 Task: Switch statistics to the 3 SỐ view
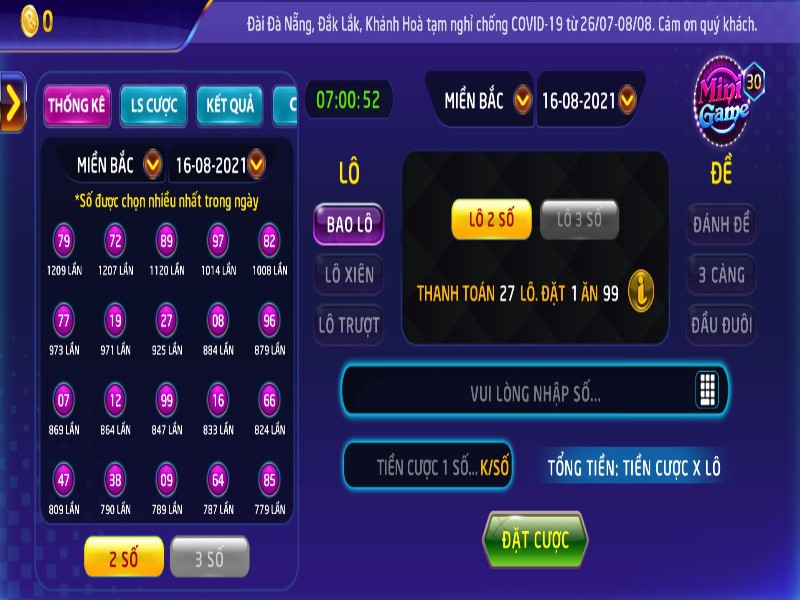click(209, 558)
